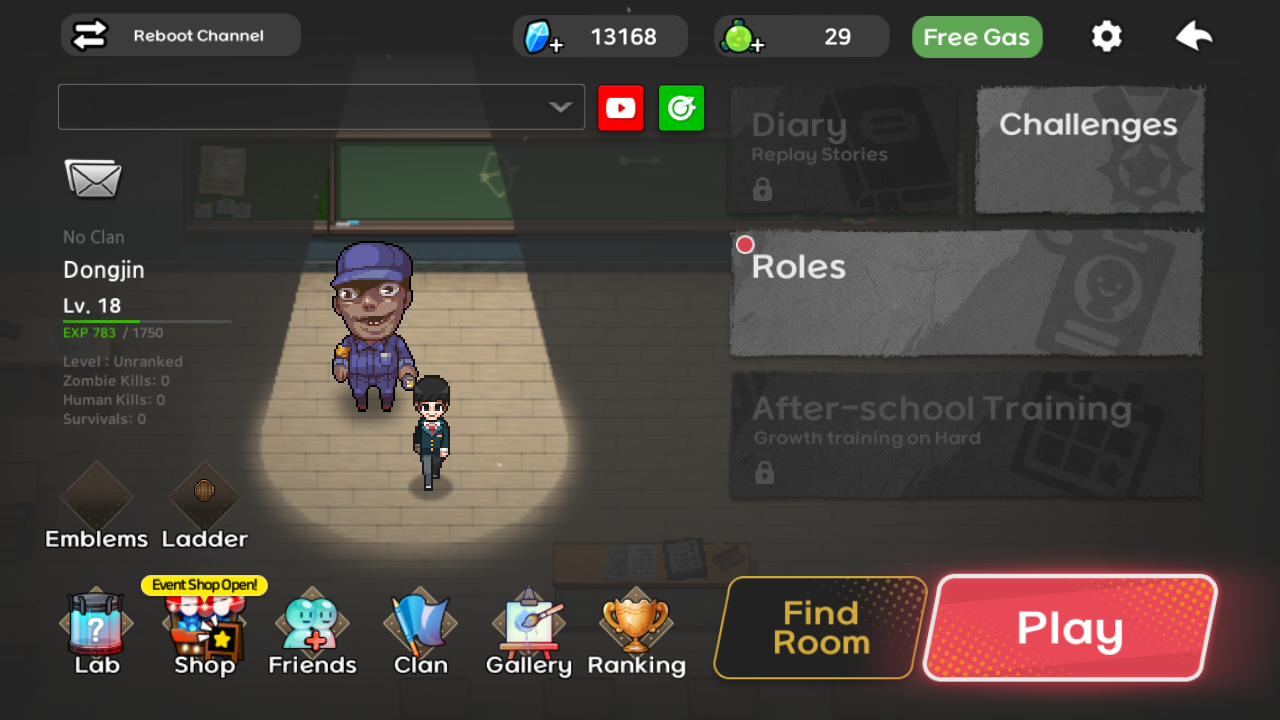1280x720 pixels.
Task: Open the settings gear
Action: tap(1106, 35)
